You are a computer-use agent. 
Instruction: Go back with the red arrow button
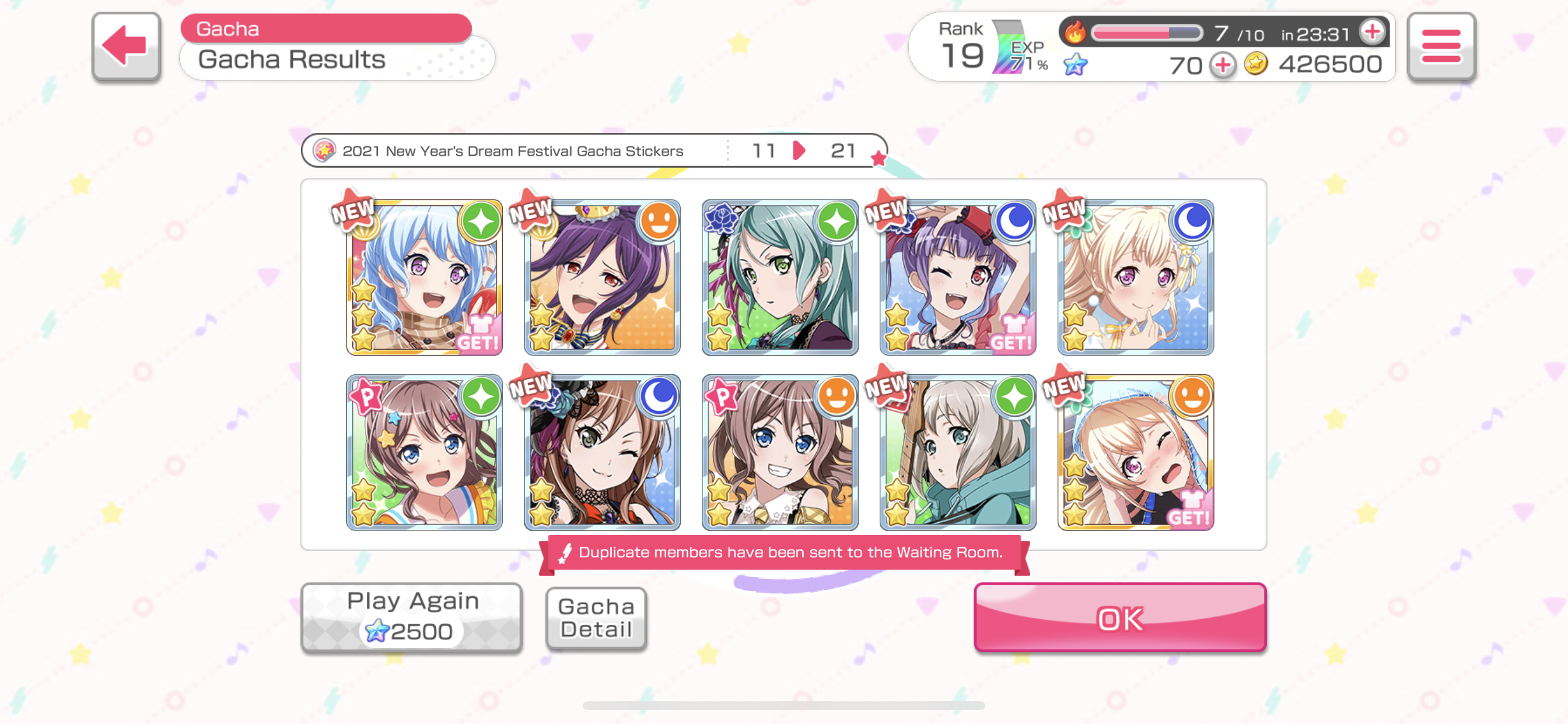[126, 46]
